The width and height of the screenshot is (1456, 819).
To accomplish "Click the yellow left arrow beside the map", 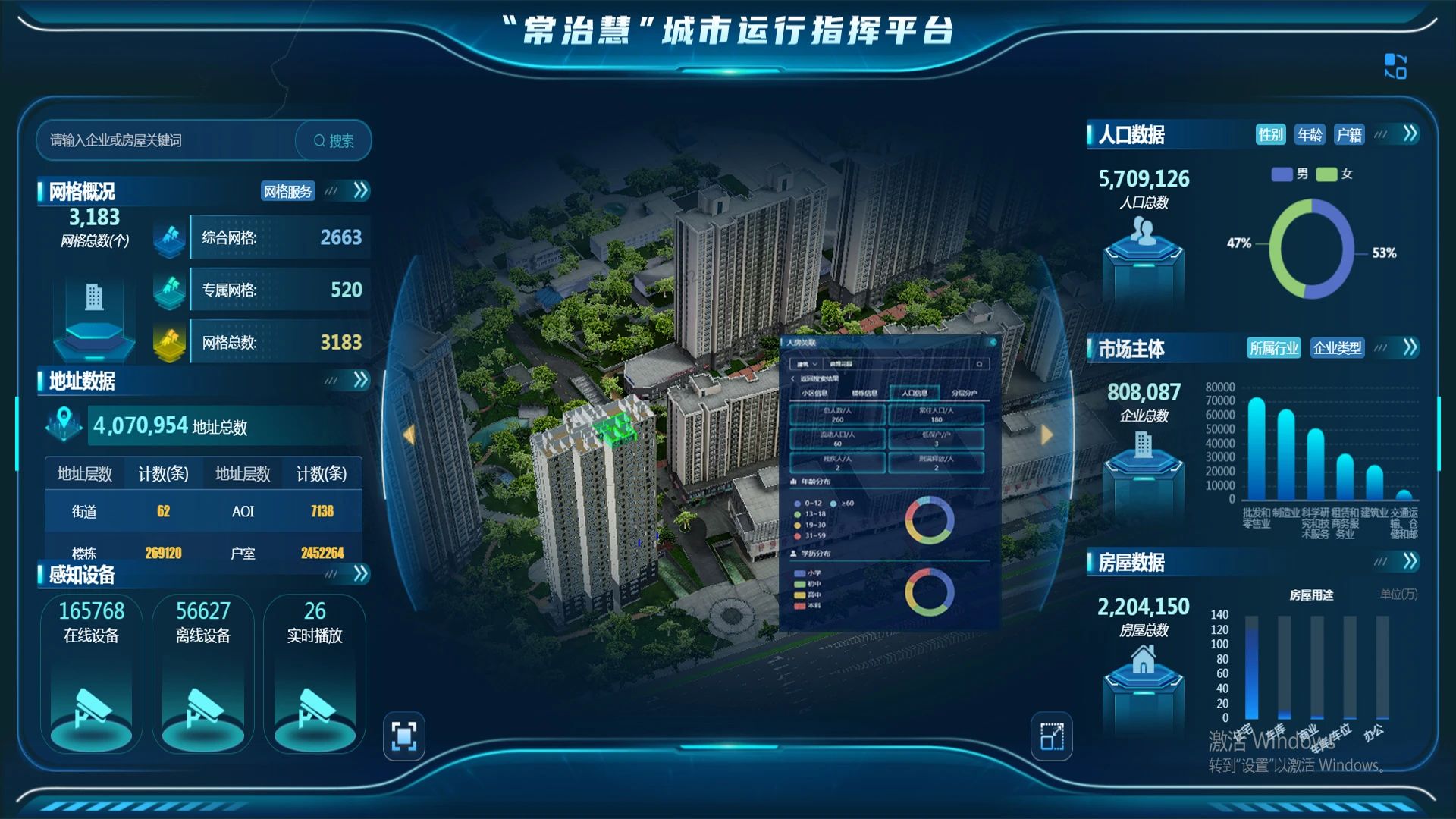I will pos(409,435).
